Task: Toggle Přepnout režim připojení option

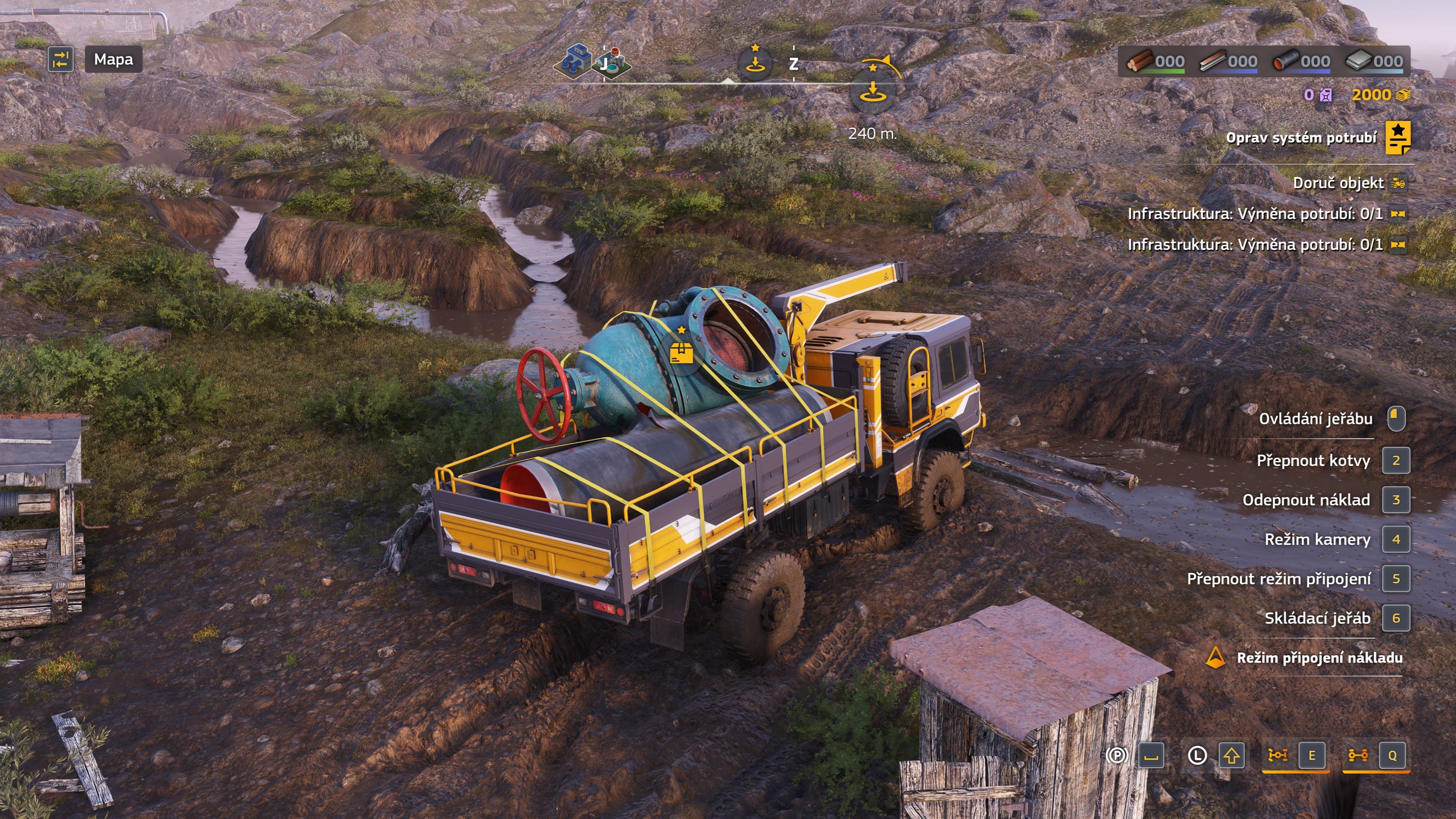Action: [1279, 579]
